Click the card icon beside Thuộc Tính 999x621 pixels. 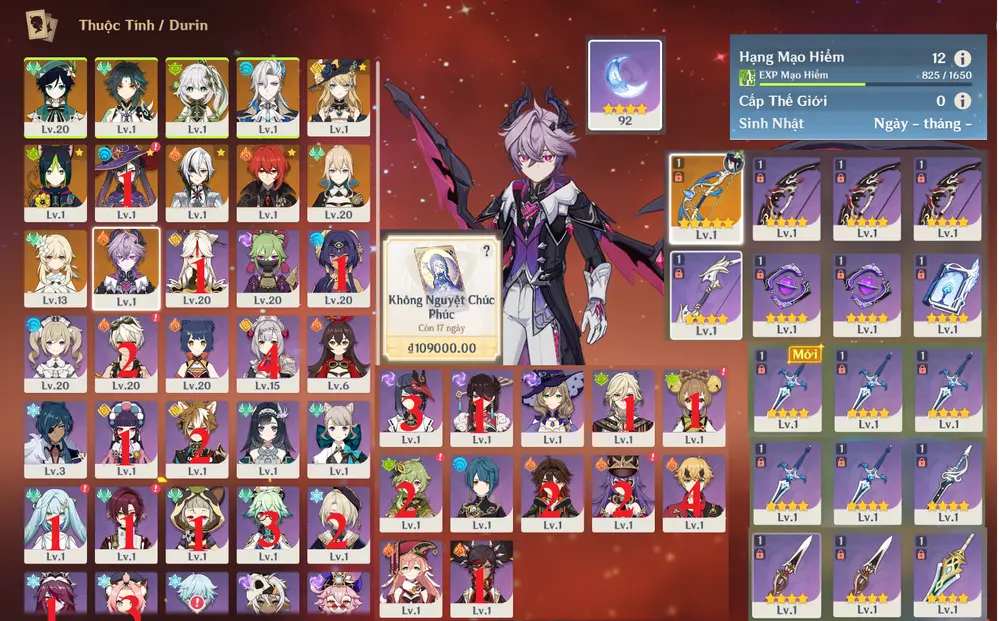[41, 24]
